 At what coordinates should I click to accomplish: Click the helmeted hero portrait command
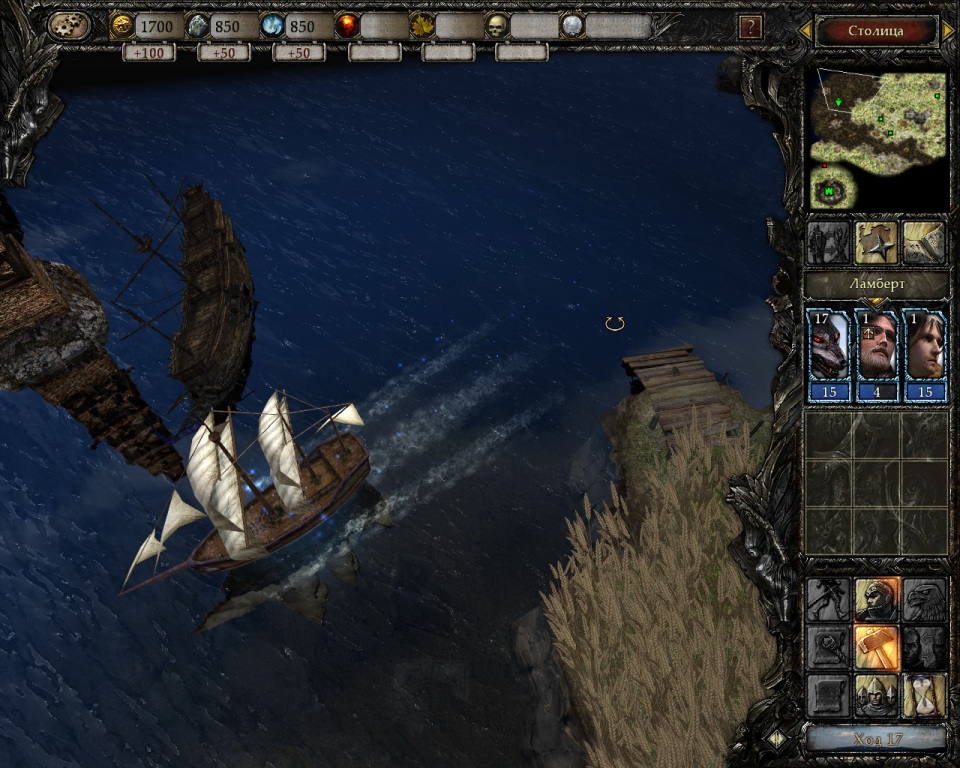[x=877, y=599]
